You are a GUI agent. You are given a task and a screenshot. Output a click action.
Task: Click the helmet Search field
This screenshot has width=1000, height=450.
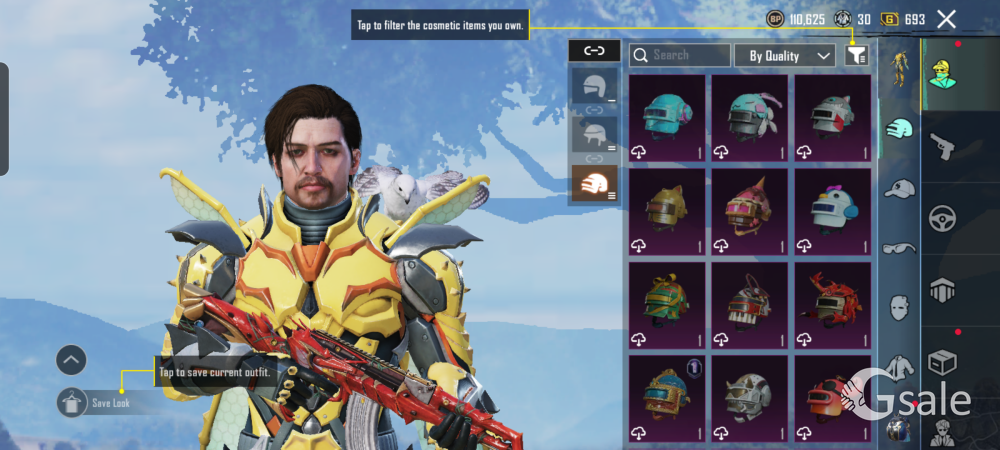(x=680, y=56)
